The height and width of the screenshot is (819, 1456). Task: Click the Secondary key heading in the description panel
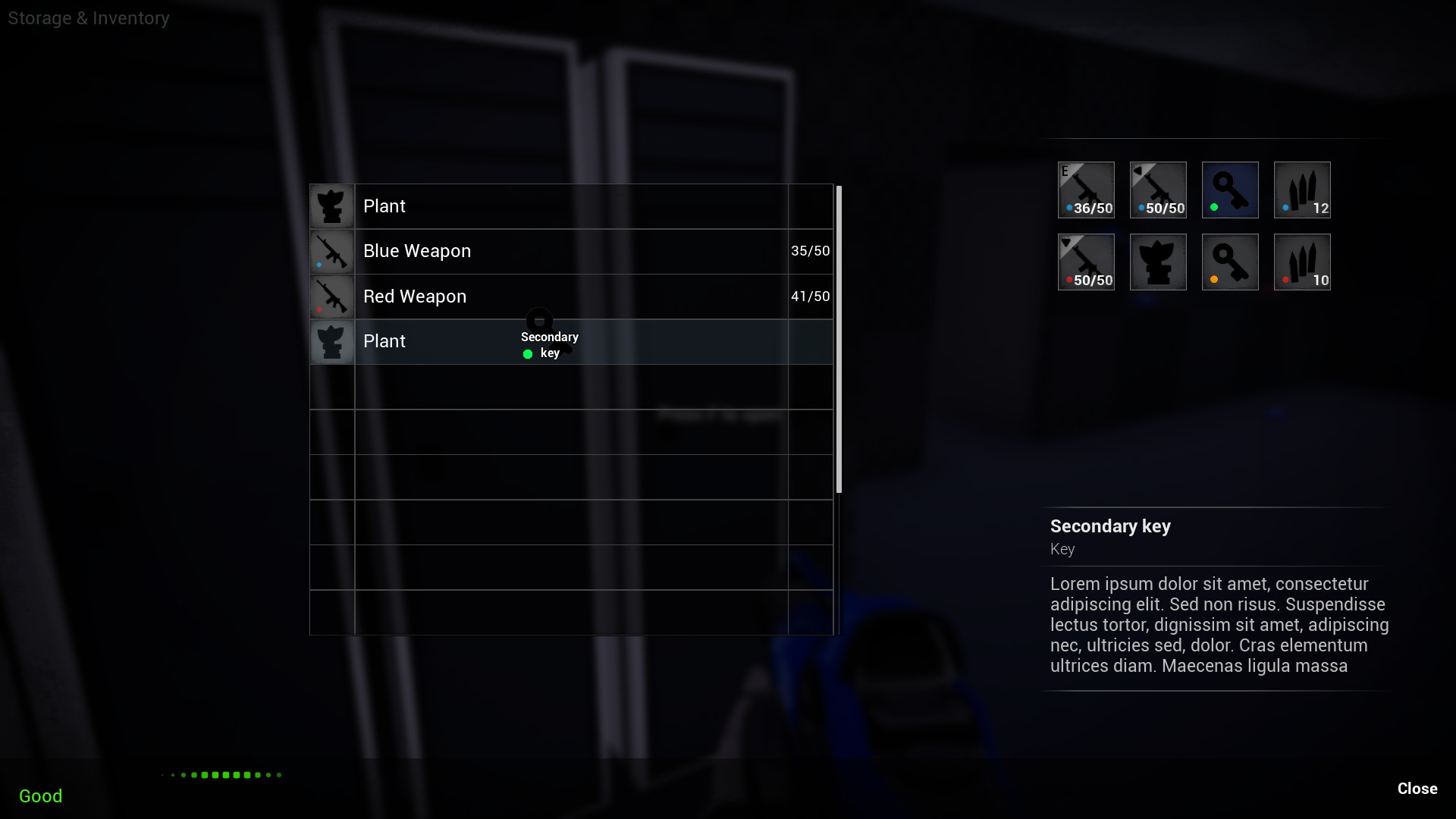tap(1109, 526)
